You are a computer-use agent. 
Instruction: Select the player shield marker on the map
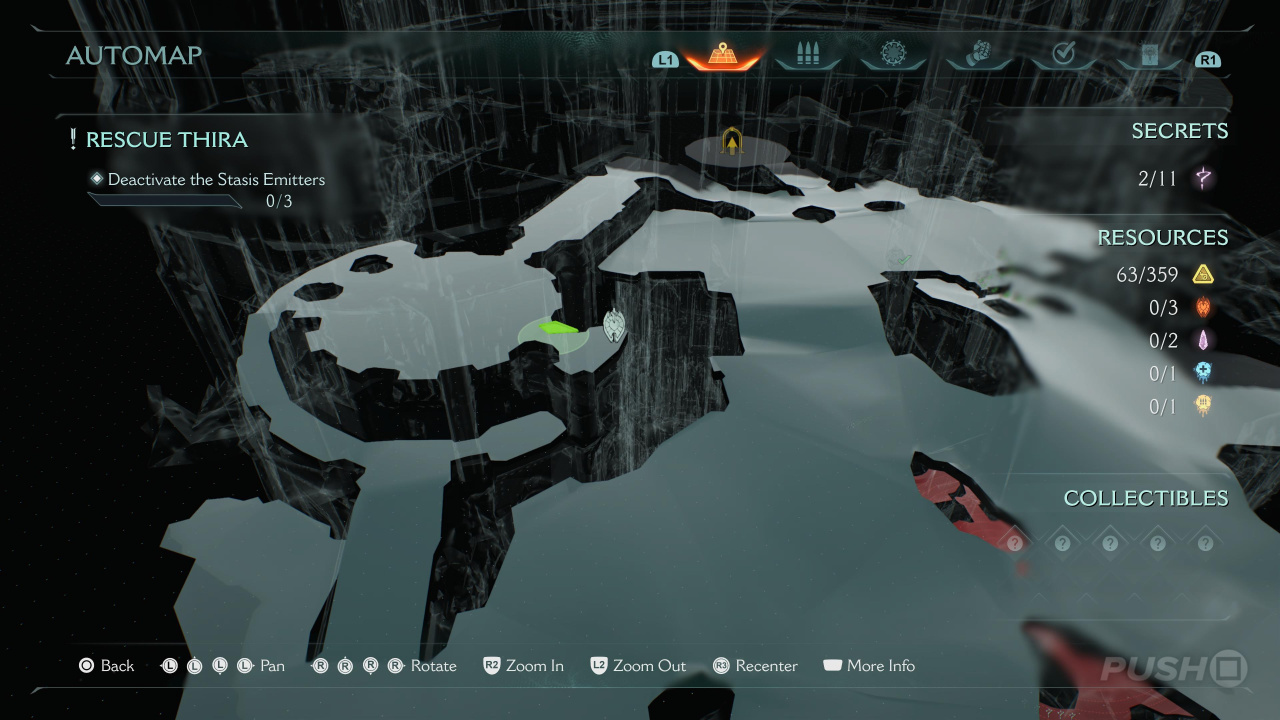click(x=614, y=324)
